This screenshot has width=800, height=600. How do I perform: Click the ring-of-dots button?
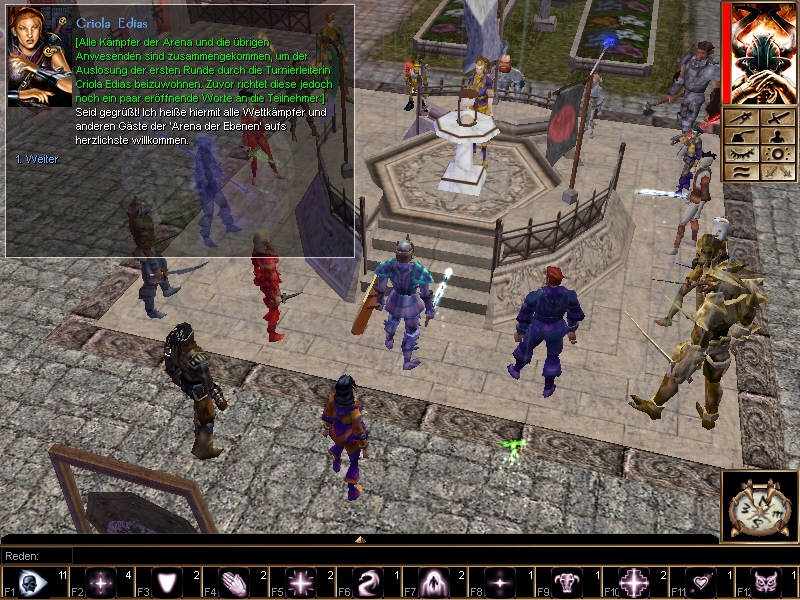point(776,154)
